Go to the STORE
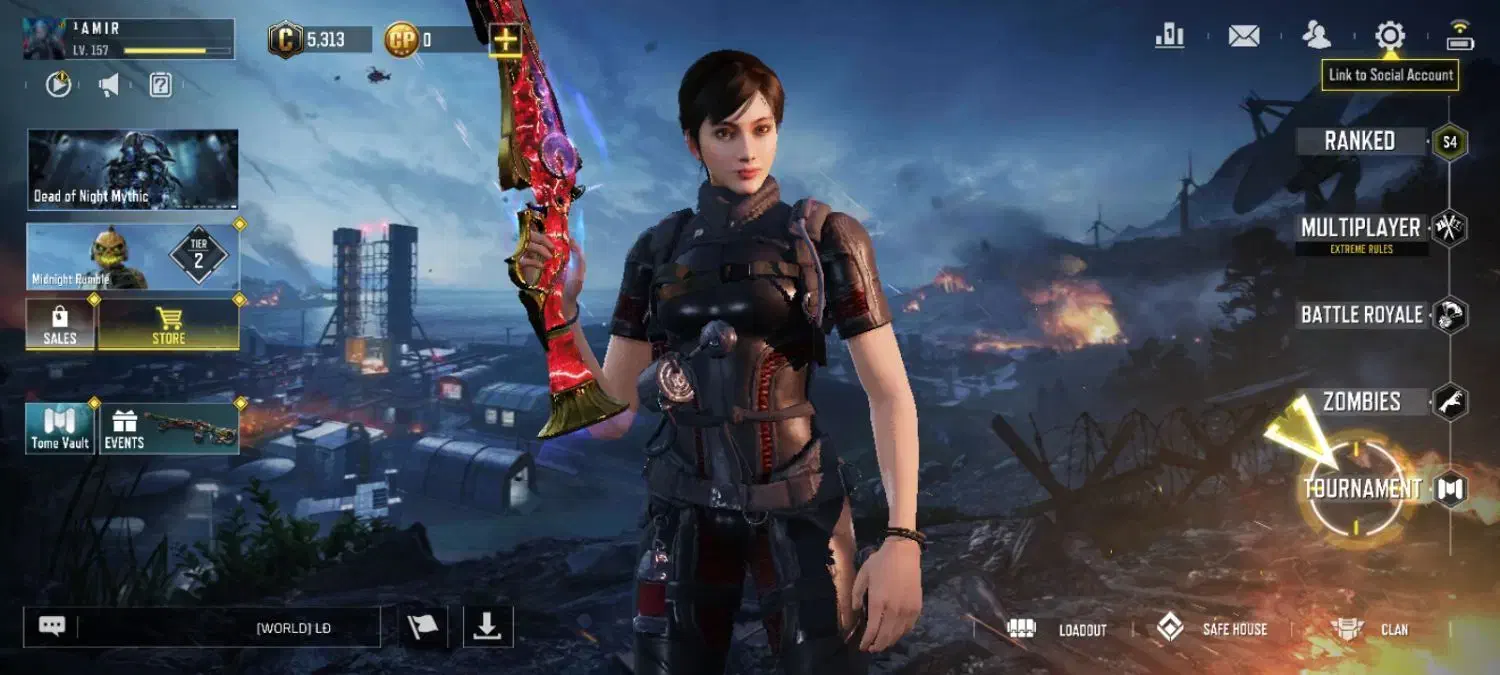1500x675 pixels. [168, 325]
